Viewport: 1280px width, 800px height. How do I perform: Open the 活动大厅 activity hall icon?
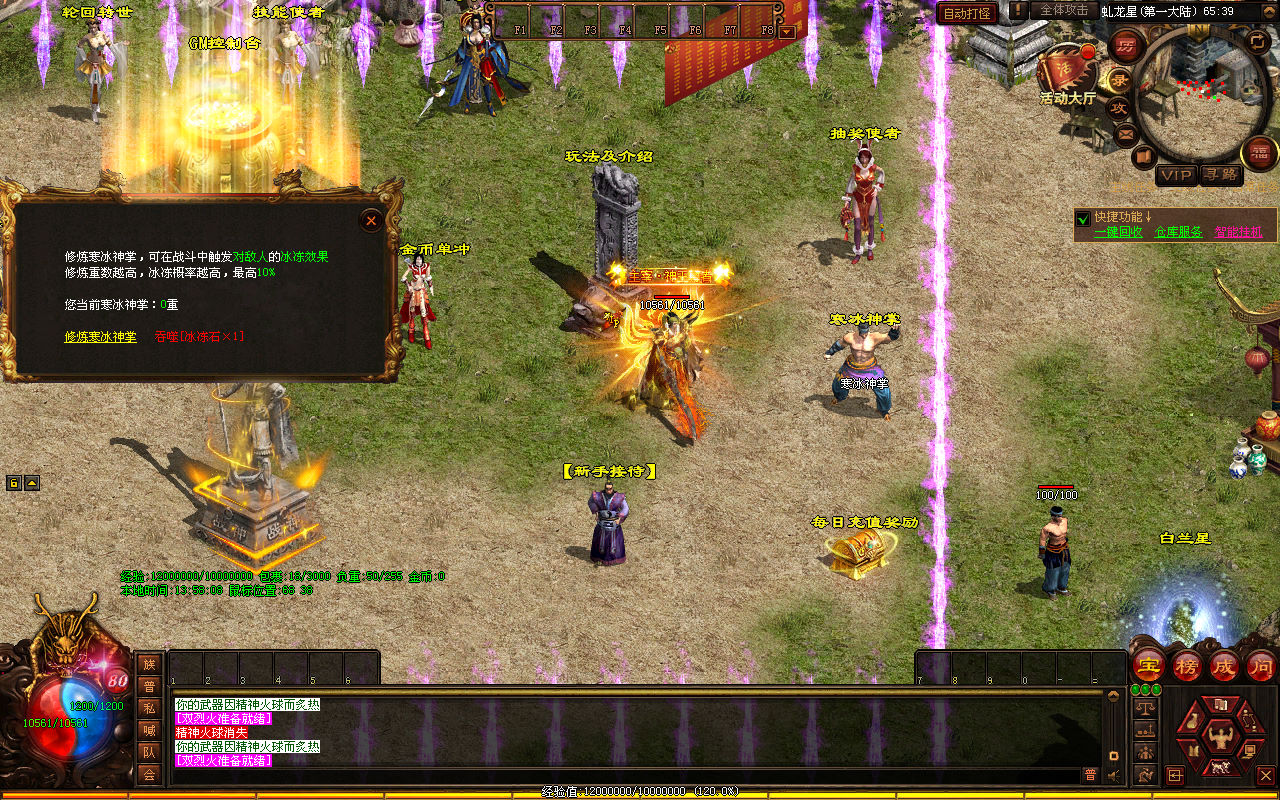1067,72
